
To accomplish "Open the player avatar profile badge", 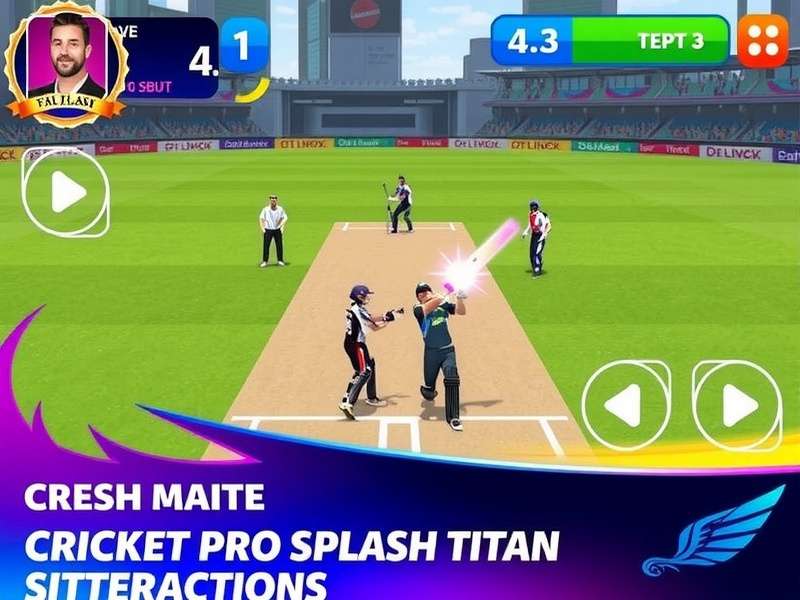I will pyautogui.click(x=66, y=63).
